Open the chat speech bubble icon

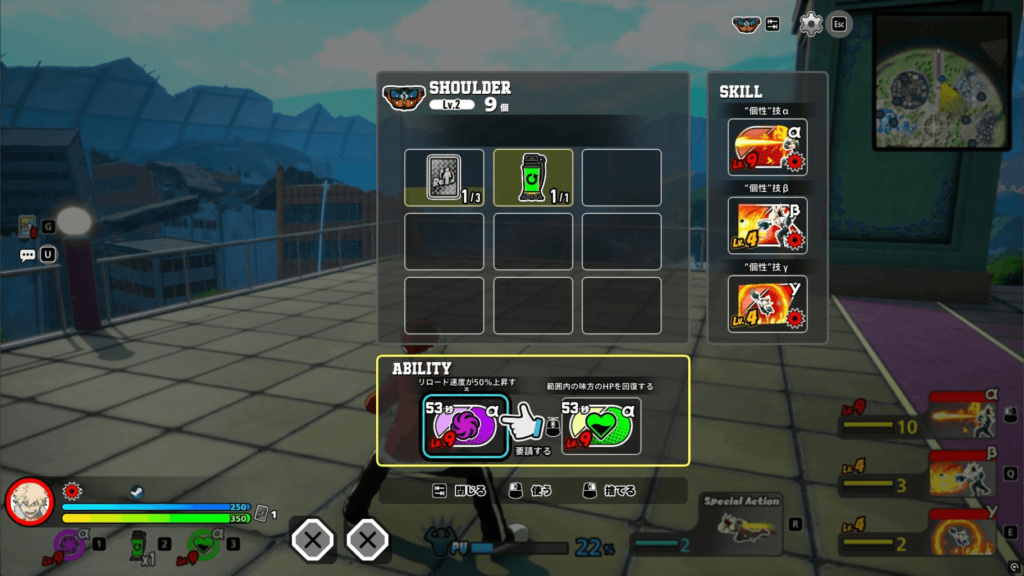(27, 255)
